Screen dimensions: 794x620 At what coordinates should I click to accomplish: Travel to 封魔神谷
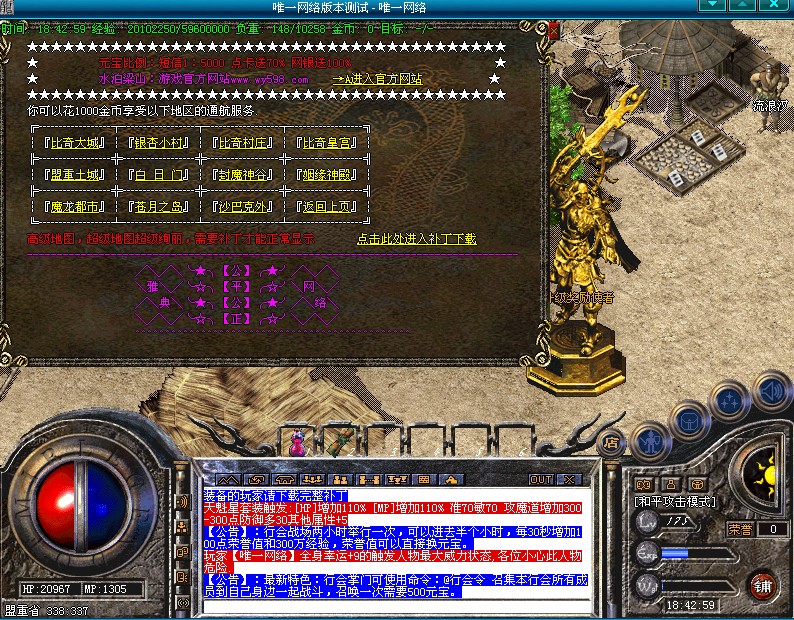[x=241, y=175]
